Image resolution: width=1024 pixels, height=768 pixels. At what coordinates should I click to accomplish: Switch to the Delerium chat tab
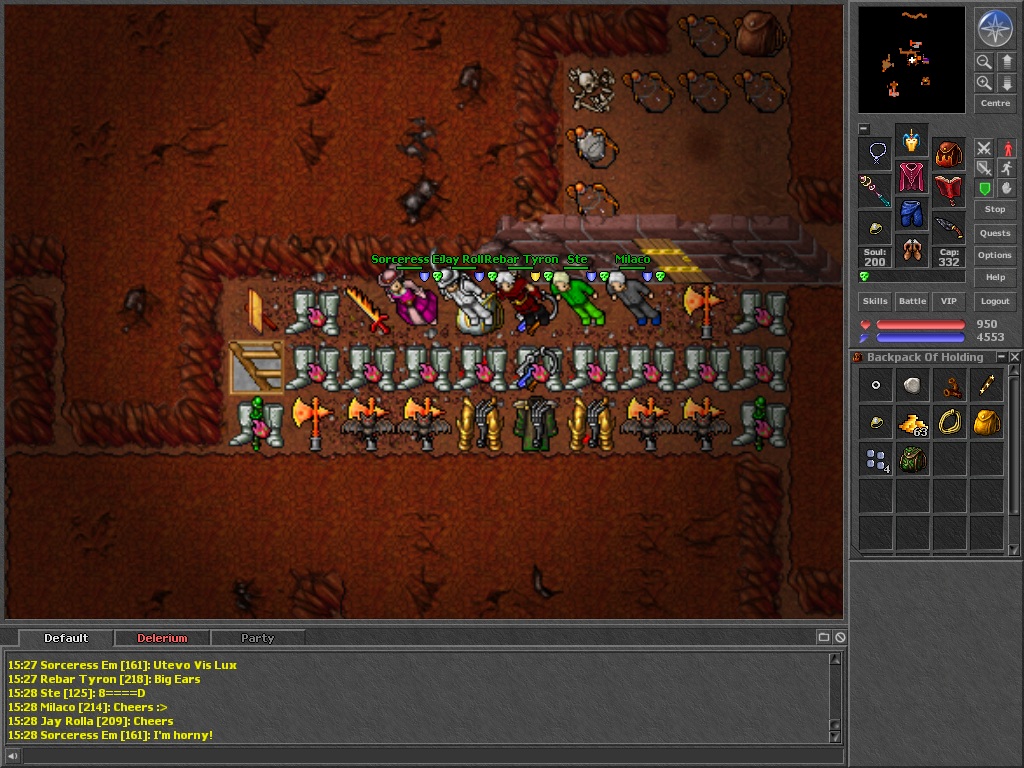162,638
